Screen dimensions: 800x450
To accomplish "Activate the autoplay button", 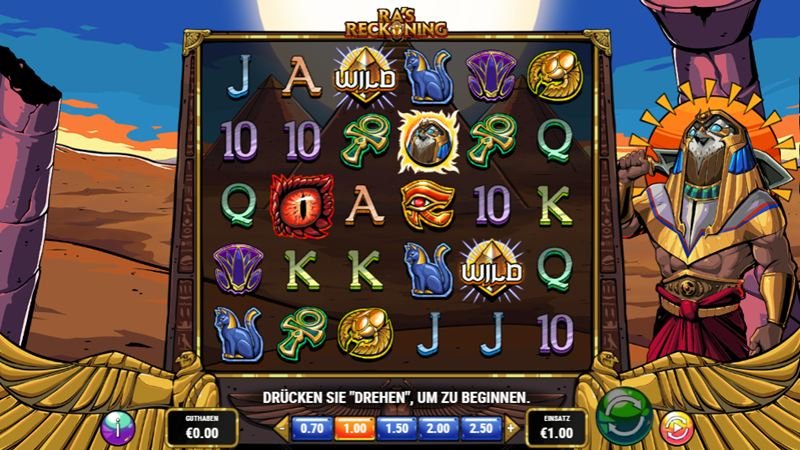I will coord(676,427).
